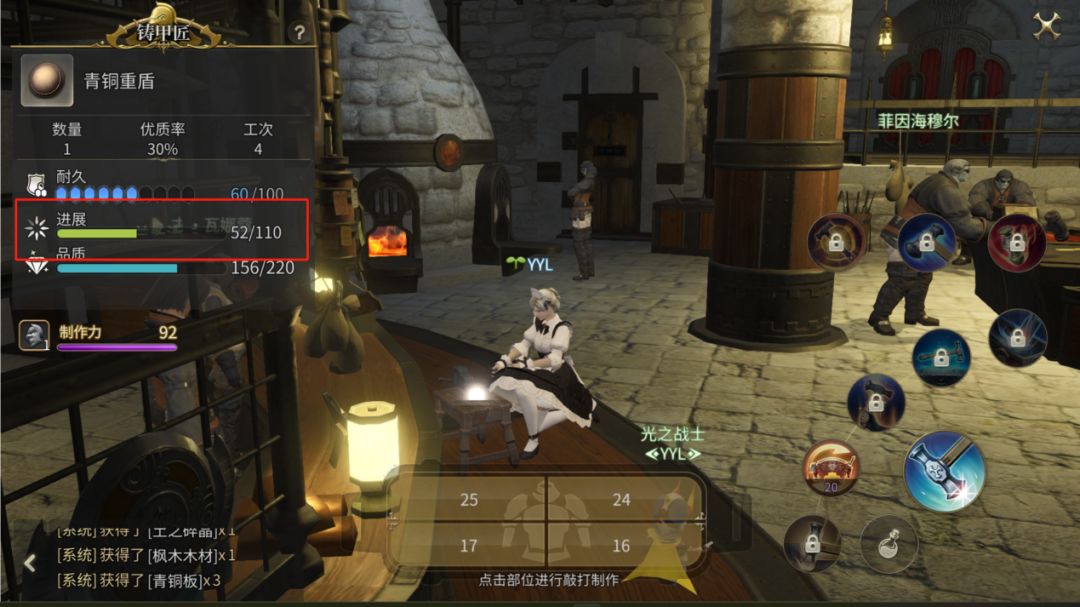Tap the character portrait beside 制作力
This screenshot has height=607, width=1080.
(34, 335)
